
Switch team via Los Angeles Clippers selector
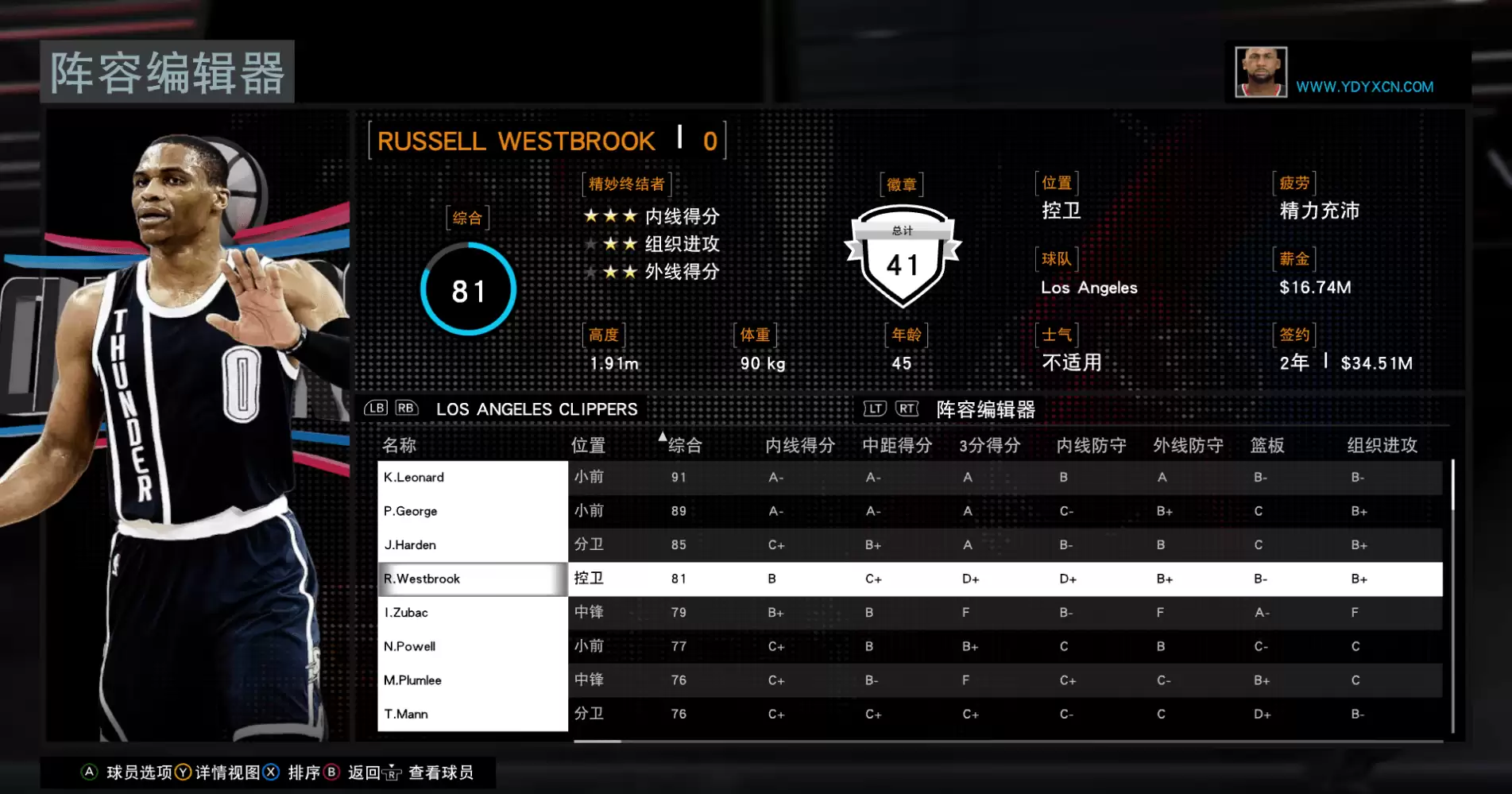click(x=536, y=409)
